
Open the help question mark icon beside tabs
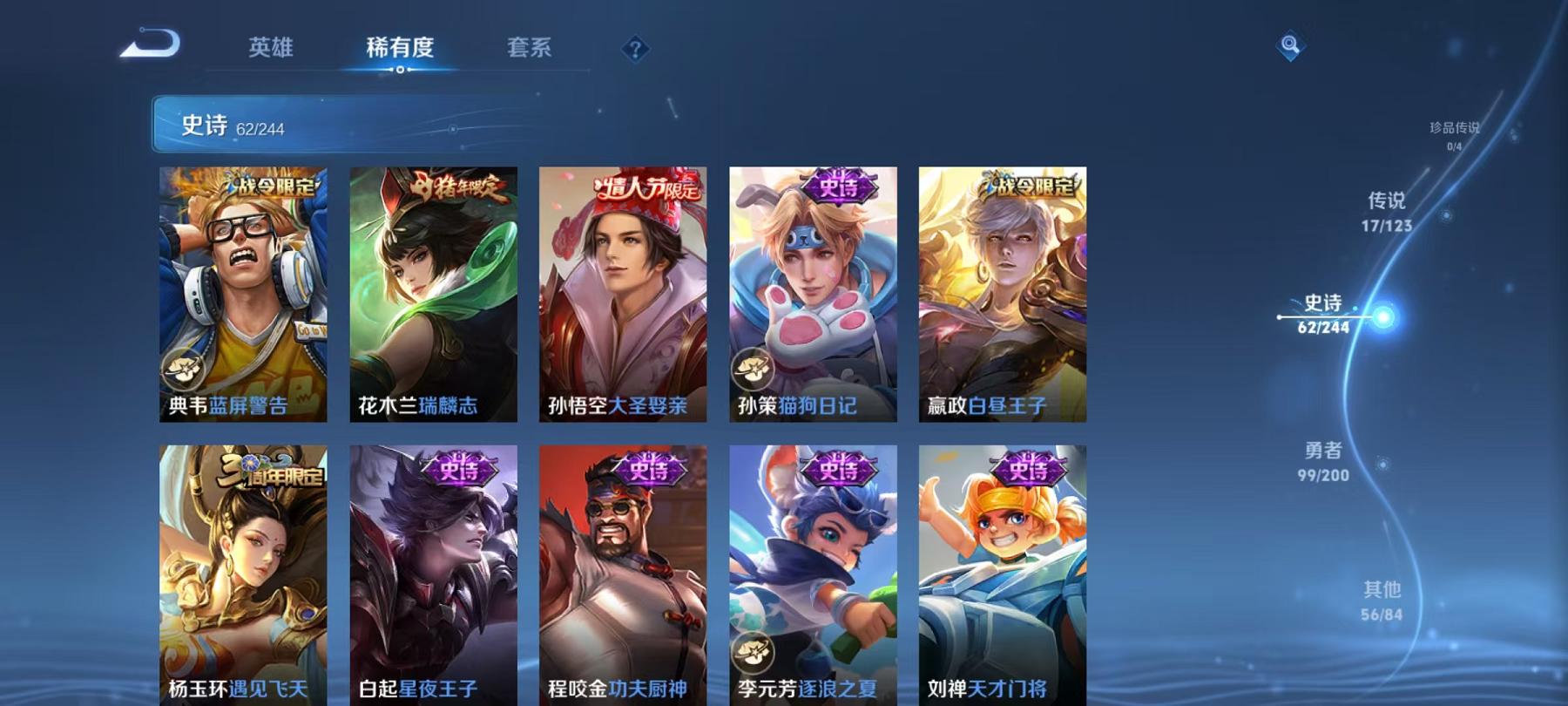635,48
